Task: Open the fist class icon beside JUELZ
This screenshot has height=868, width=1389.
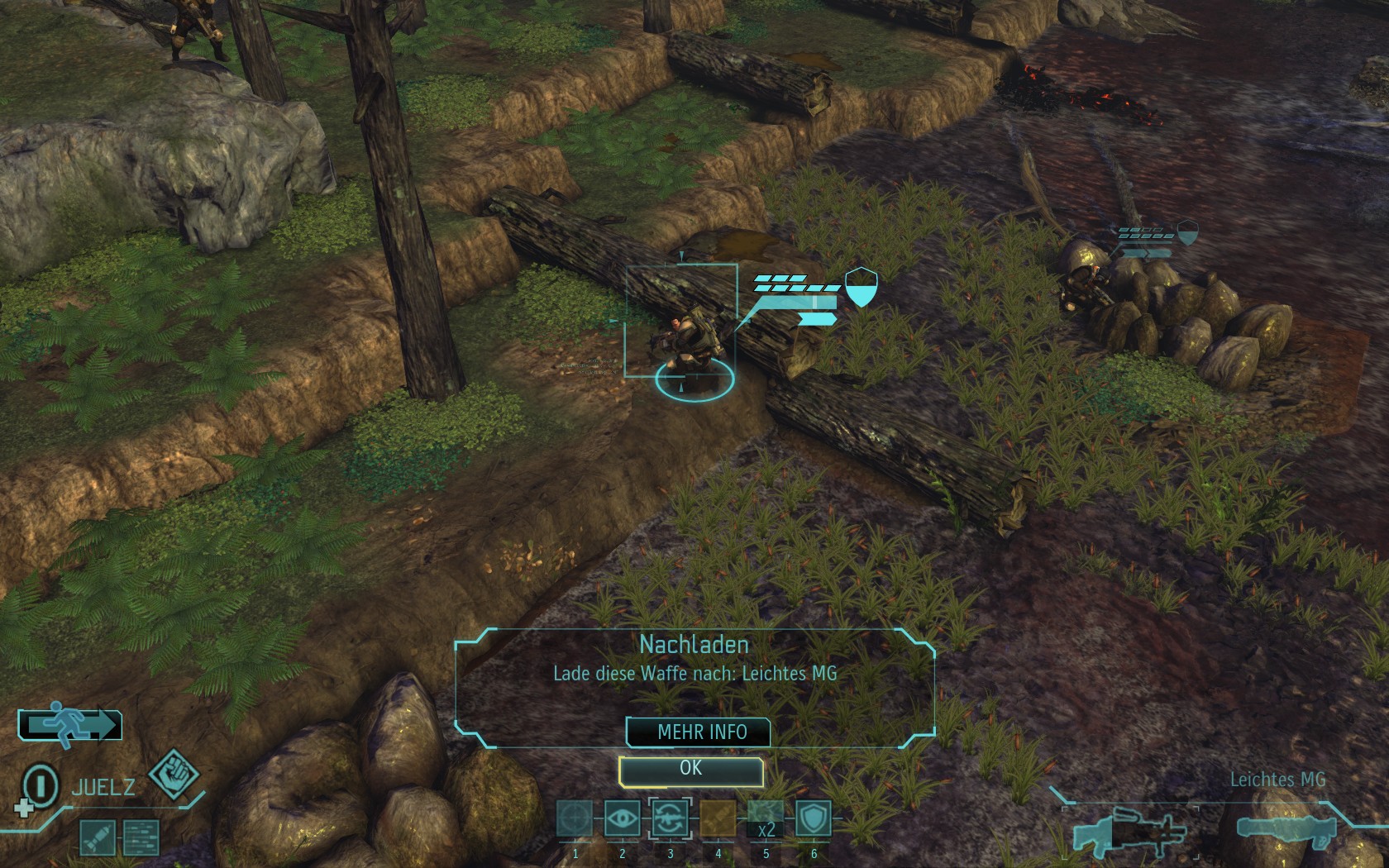Action: pos(174,775)
